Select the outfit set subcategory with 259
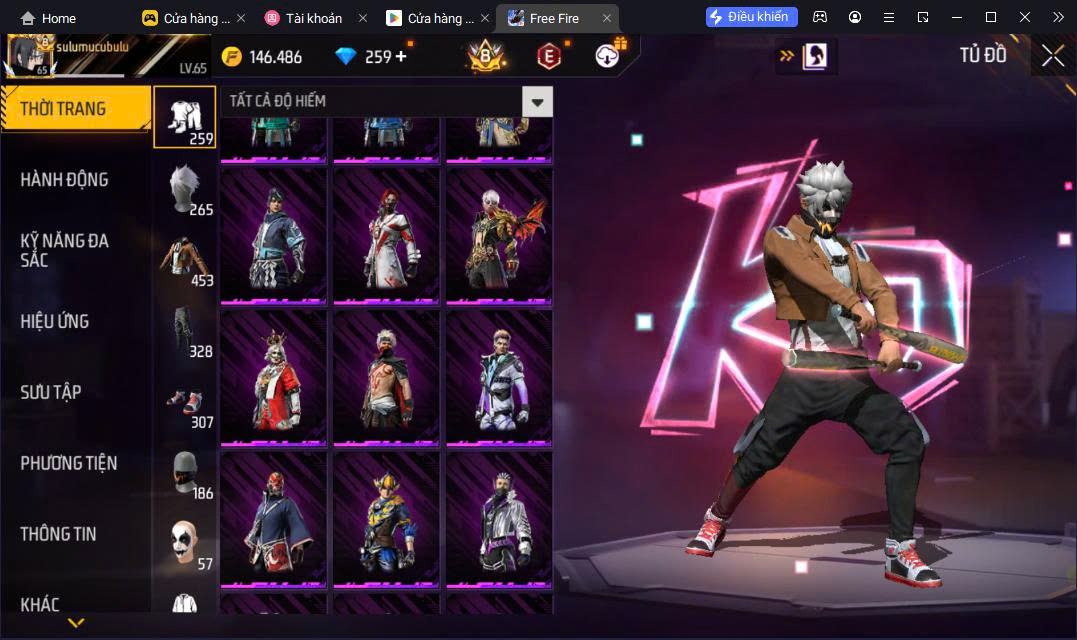This screenshot has height=640, width=1077. pos(184,117)
